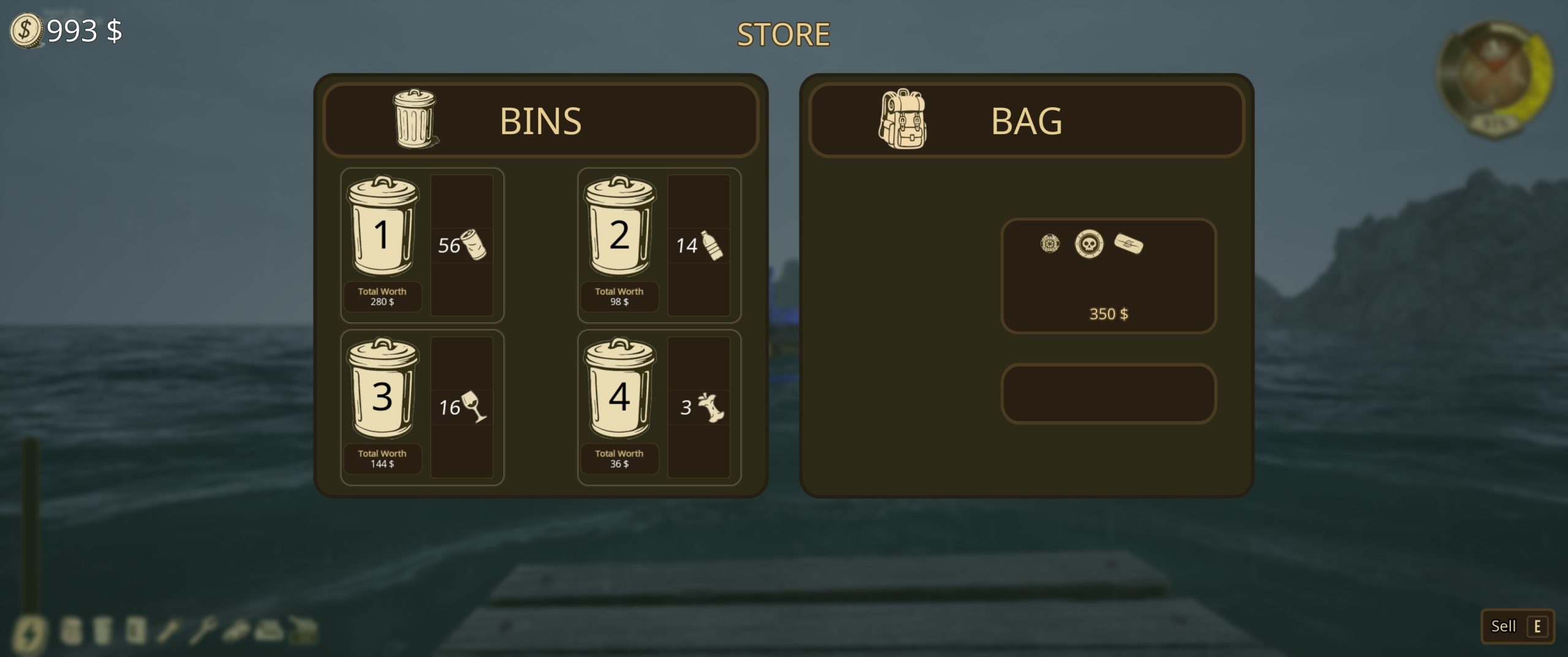Screen dimensions: 1568x657
Task: Choose the 56 cans slot
Action: click(x=462, y=245)
